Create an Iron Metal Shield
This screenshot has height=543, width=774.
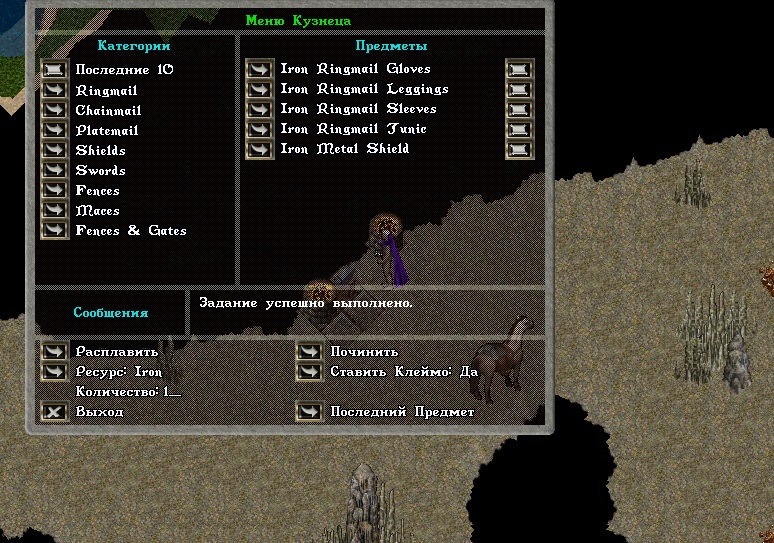click(x=259, y=149)
